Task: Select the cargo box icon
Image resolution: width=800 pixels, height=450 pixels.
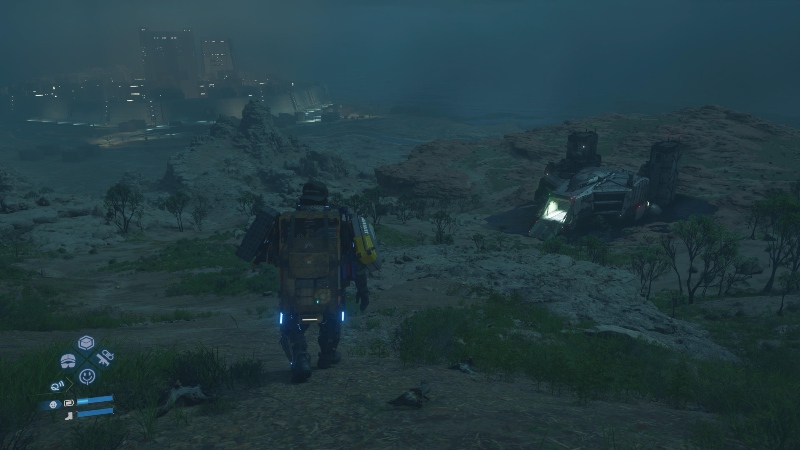Action: pos(86,343)
